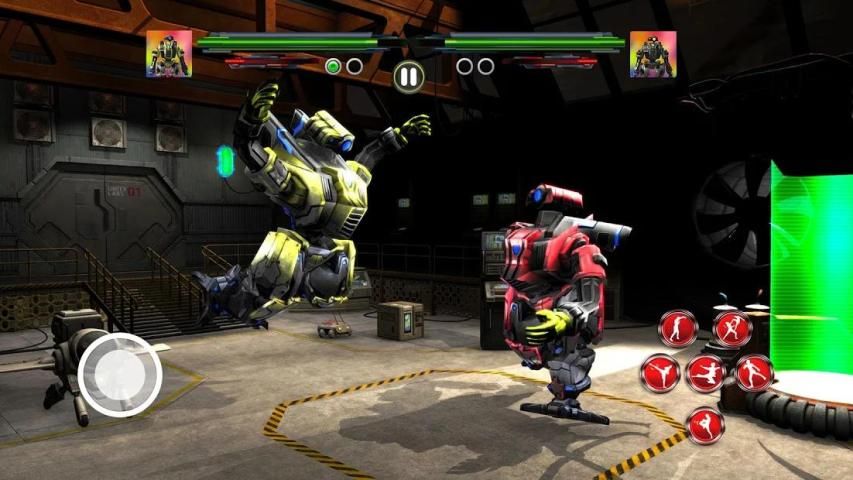The width and height of the screenshot is (853, 480).
Task: Trigger the raised-arm punch attack button
Action: click(678, 328)
